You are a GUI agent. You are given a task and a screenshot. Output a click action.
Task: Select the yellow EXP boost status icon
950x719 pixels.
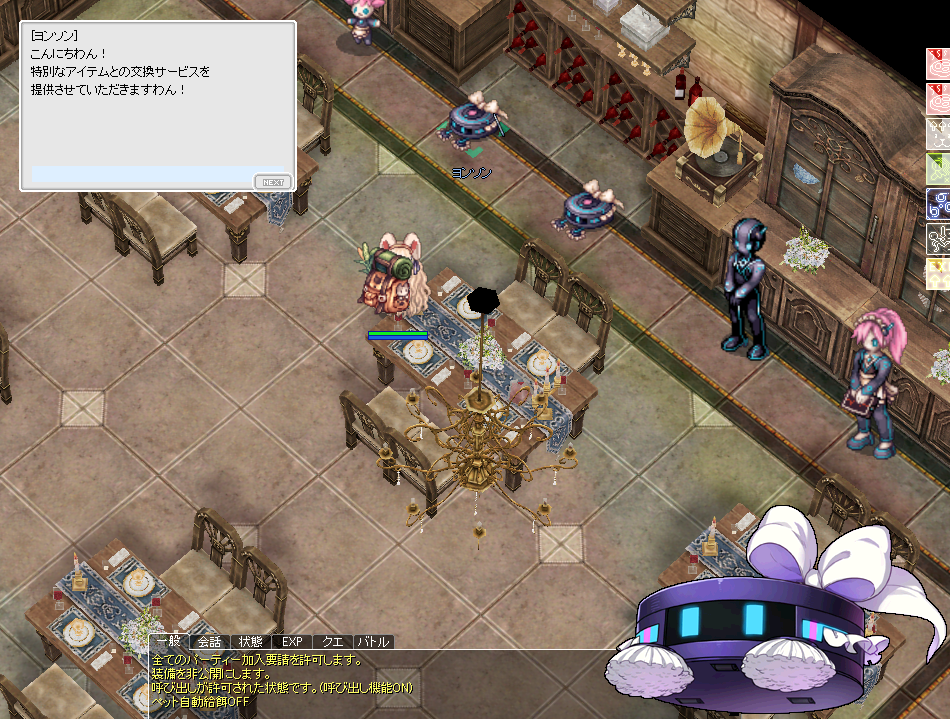click(938, 273)
